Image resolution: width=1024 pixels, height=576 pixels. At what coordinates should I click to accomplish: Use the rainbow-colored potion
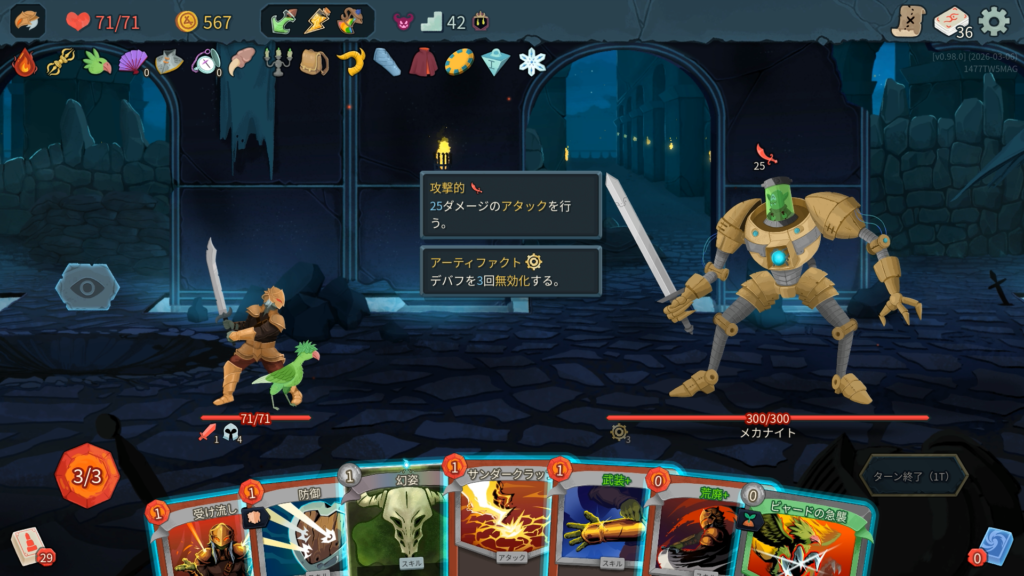350,21
